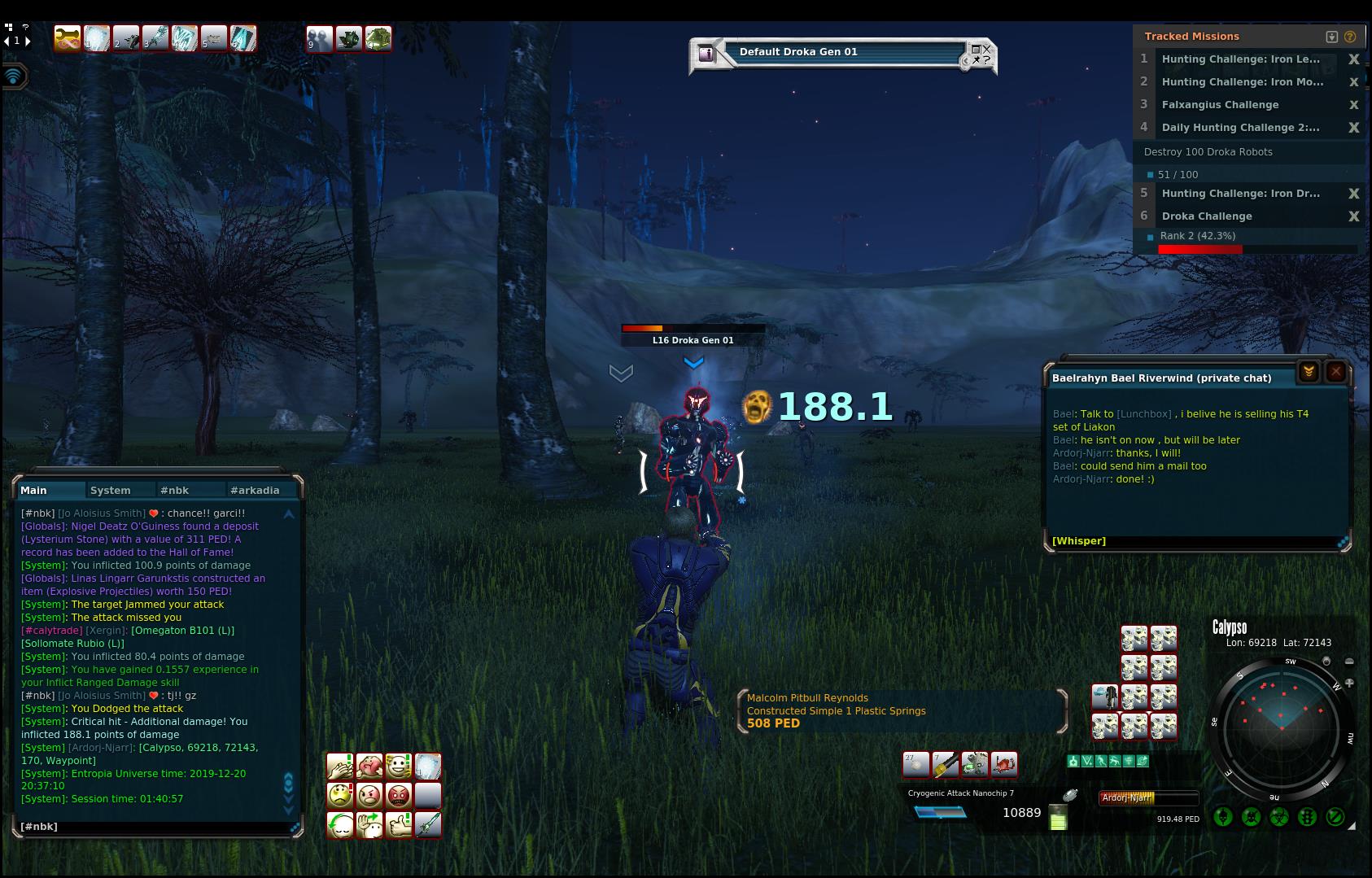
Task: Trigger the red angry face emote
Action: 399,795
